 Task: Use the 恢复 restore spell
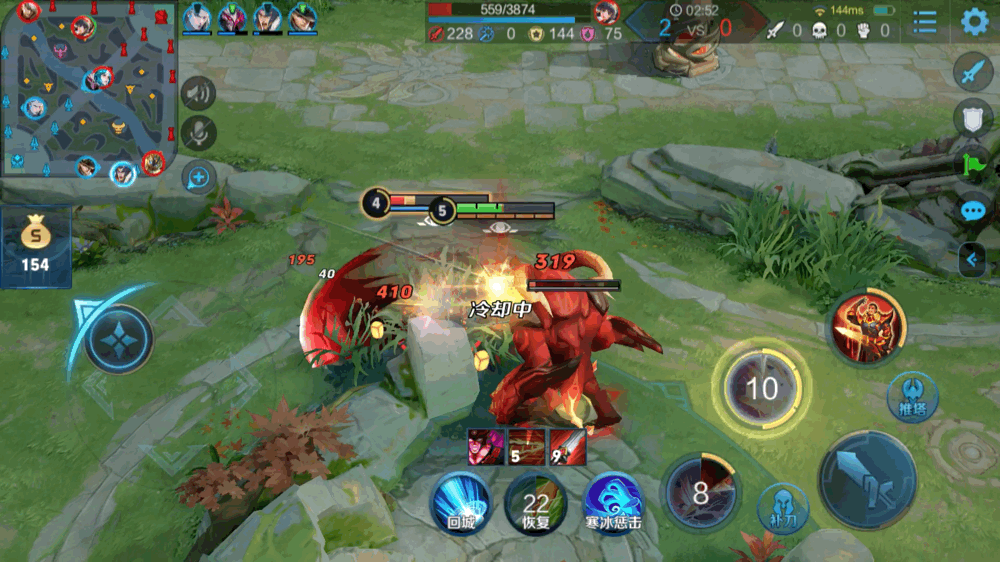(x=536, y=500)
